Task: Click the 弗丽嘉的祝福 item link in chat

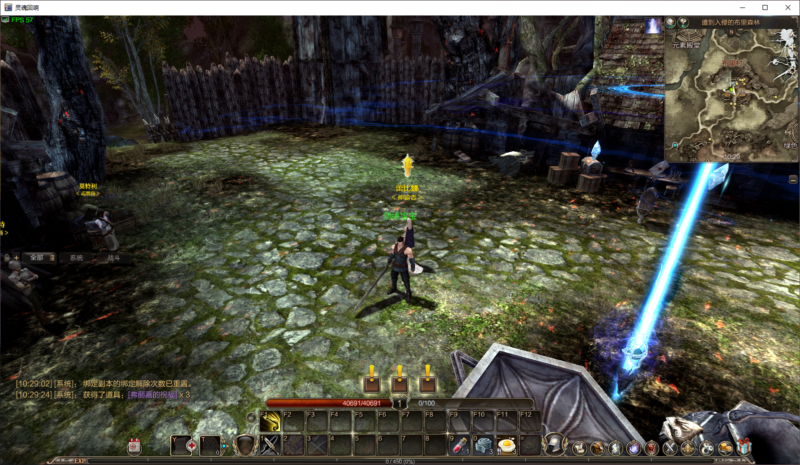Action: coord(151,395)
